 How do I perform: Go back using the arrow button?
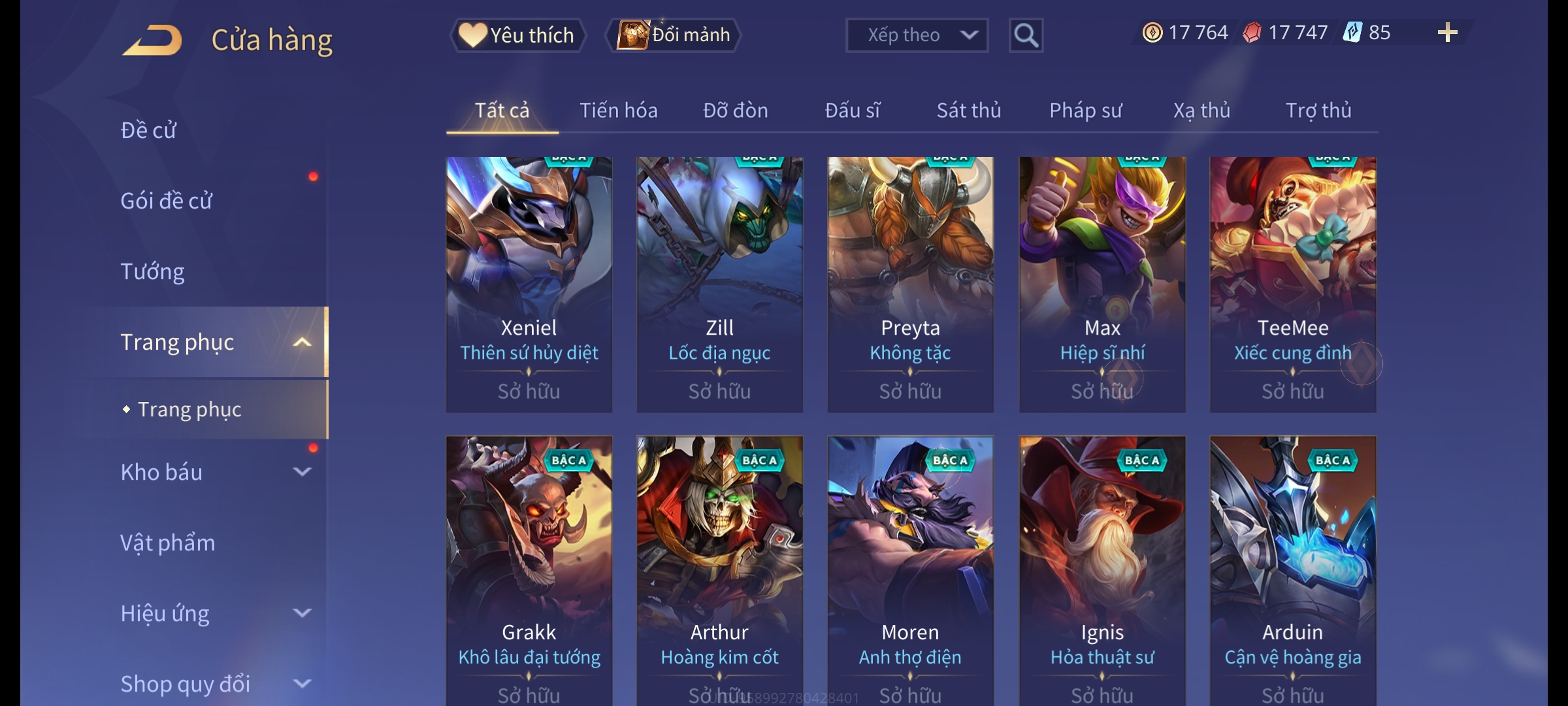tap(152, 41)
